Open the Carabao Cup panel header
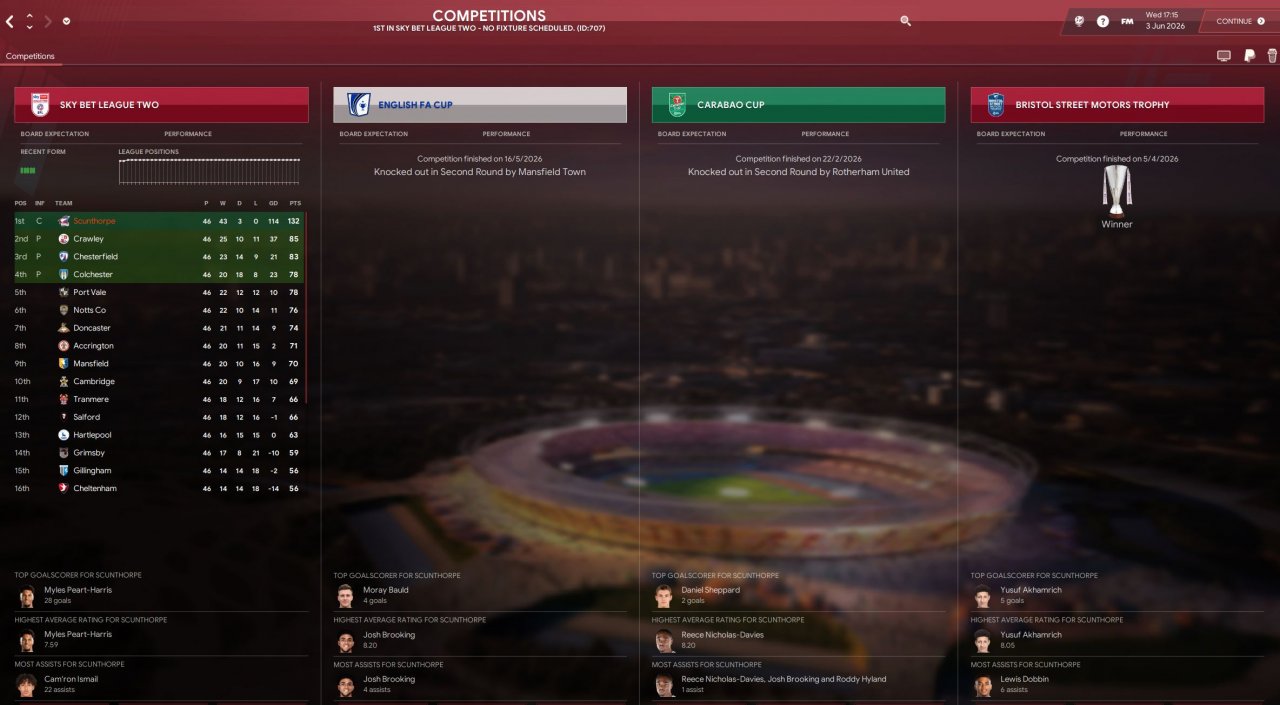 click(x=798, y=105)
